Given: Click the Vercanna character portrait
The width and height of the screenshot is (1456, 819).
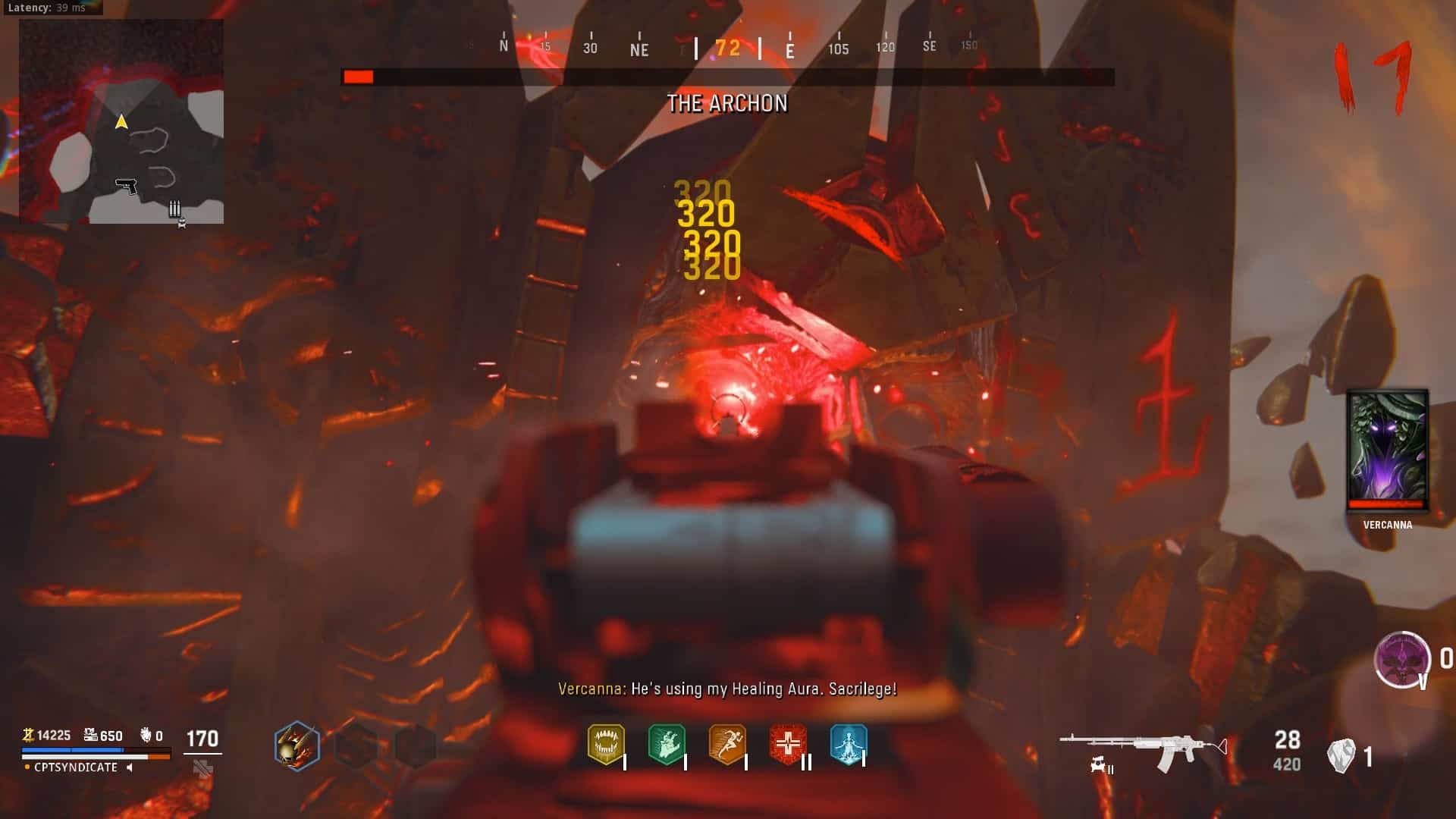Looking at the screenshot, I should tap(1387, 450).
